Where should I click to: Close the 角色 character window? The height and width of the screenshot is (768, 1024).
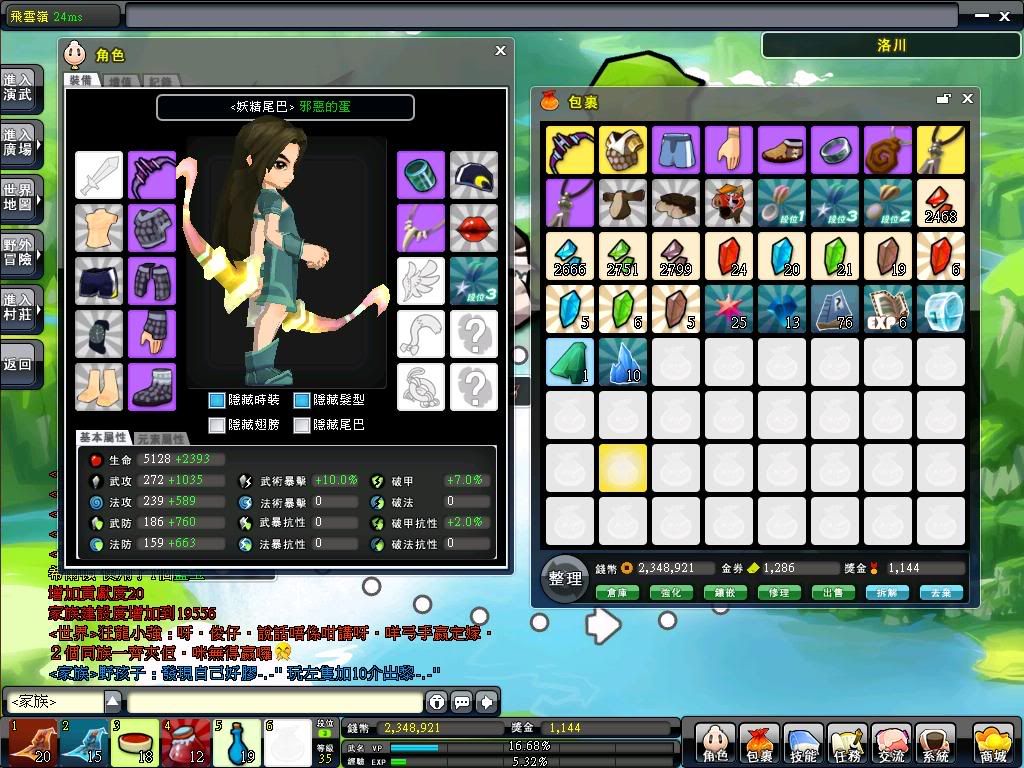click(501, 51)
